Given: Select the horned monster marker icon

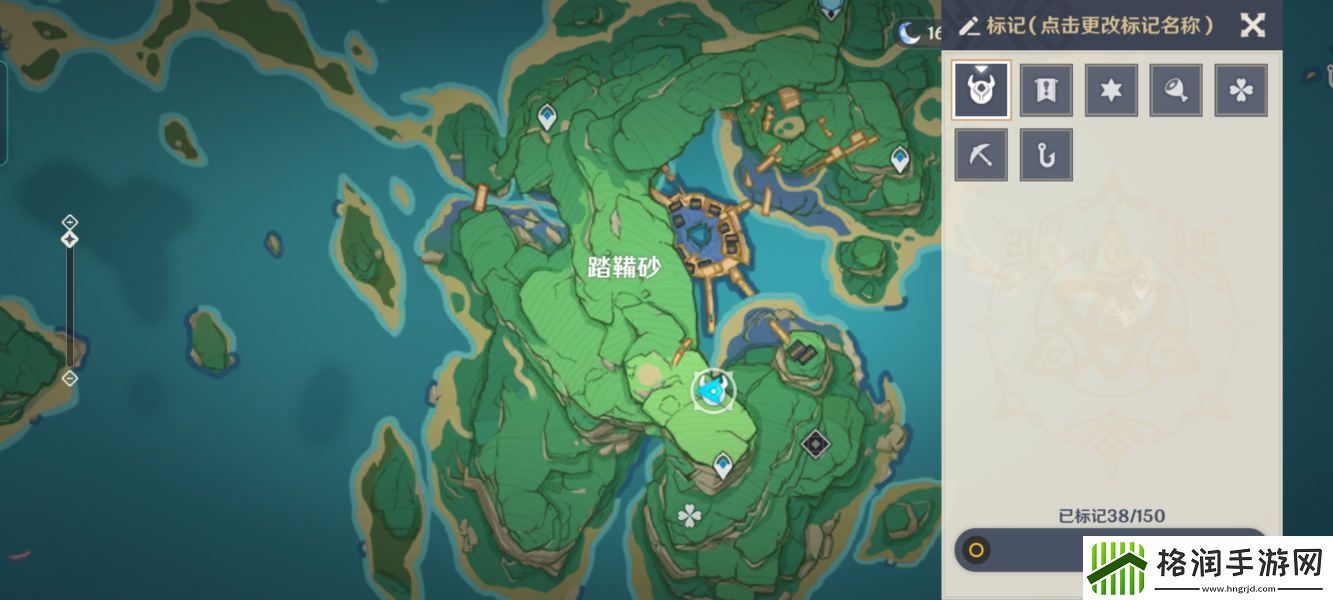Looking at the screenshot, I should 981,91.
